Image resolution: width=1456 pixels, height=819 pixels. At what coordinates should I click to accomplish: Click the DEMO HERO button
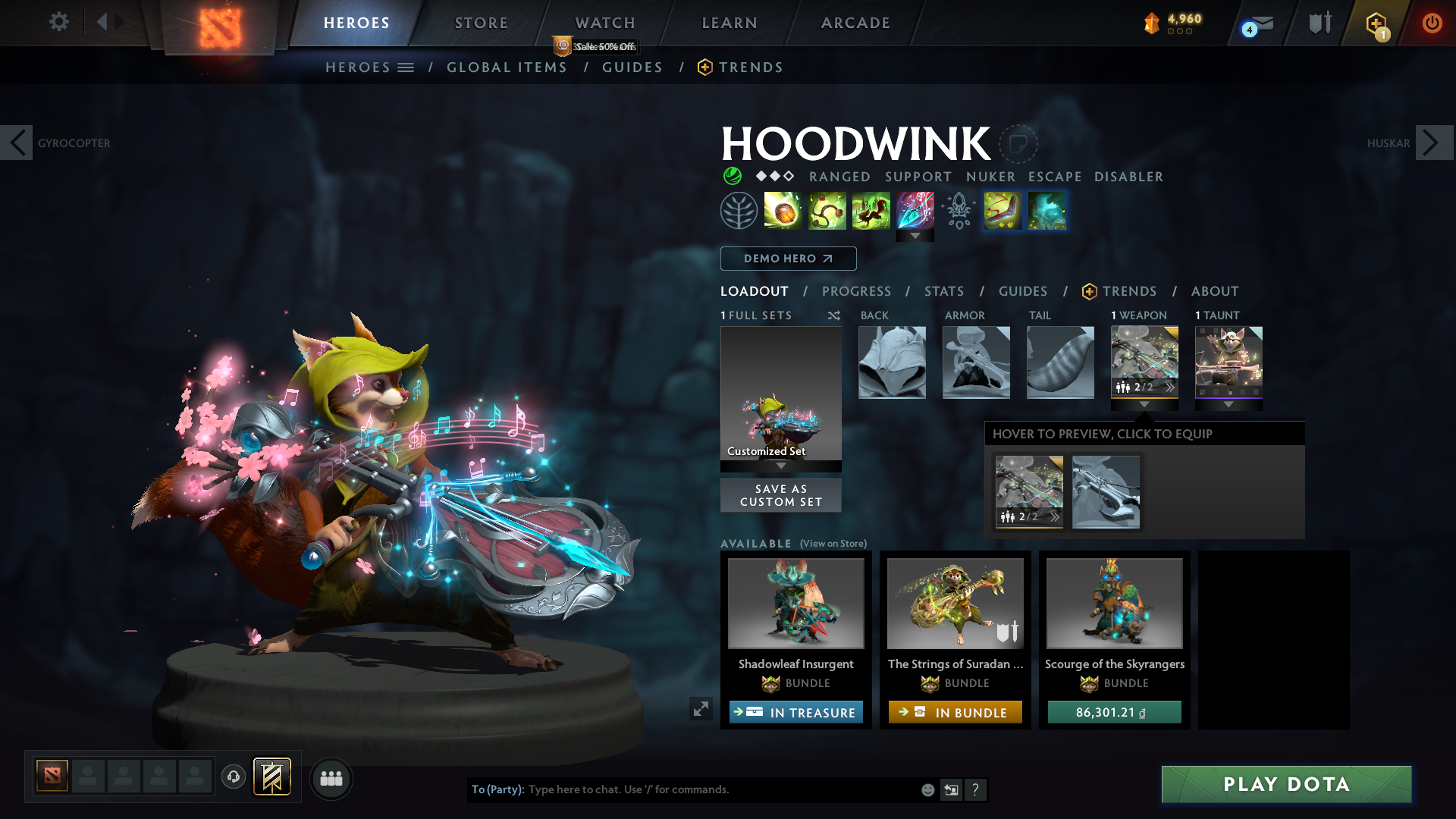point(788,259)
